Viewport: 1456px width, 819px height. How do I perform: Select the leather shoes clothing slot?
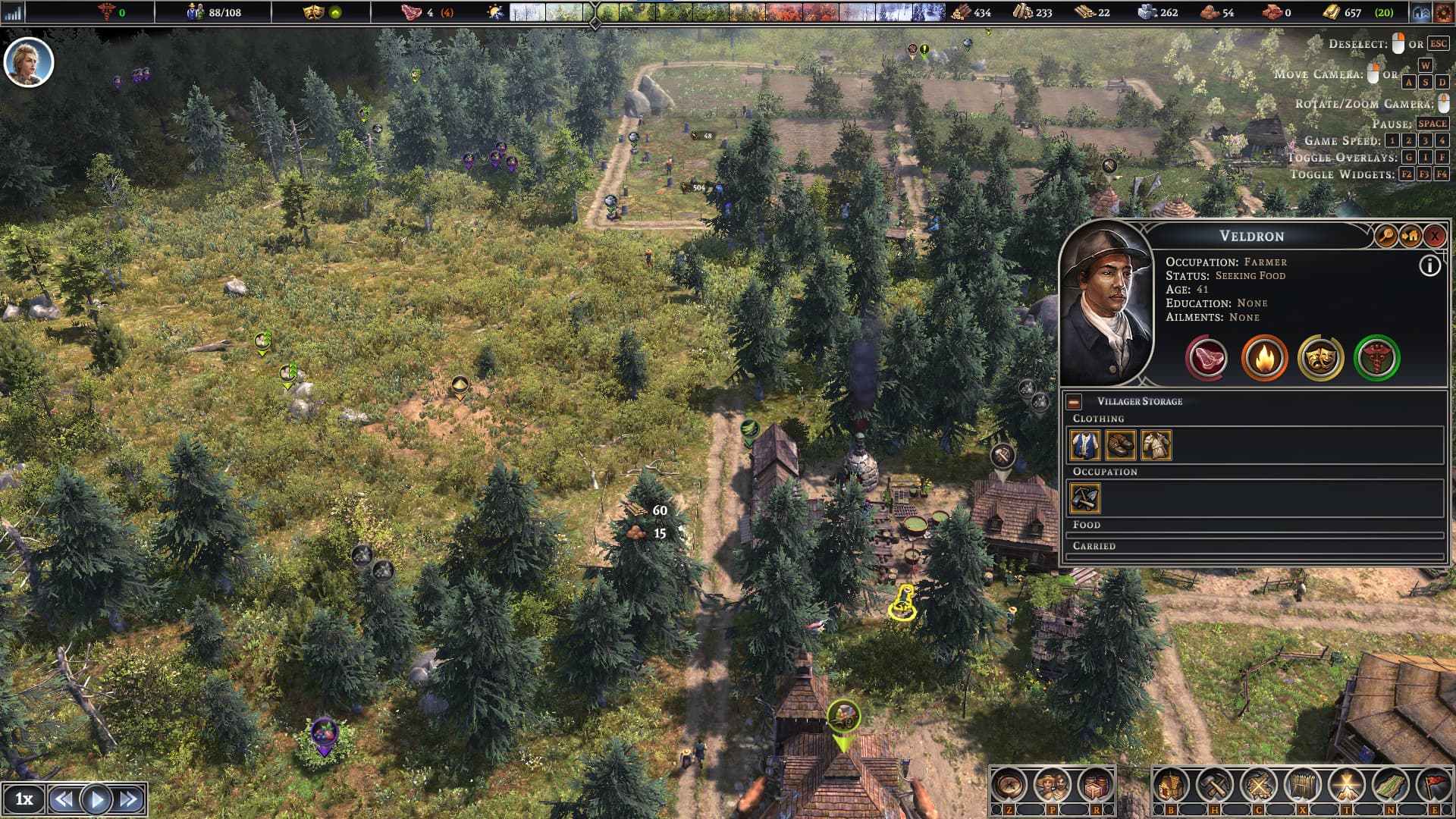point(1120,445)
